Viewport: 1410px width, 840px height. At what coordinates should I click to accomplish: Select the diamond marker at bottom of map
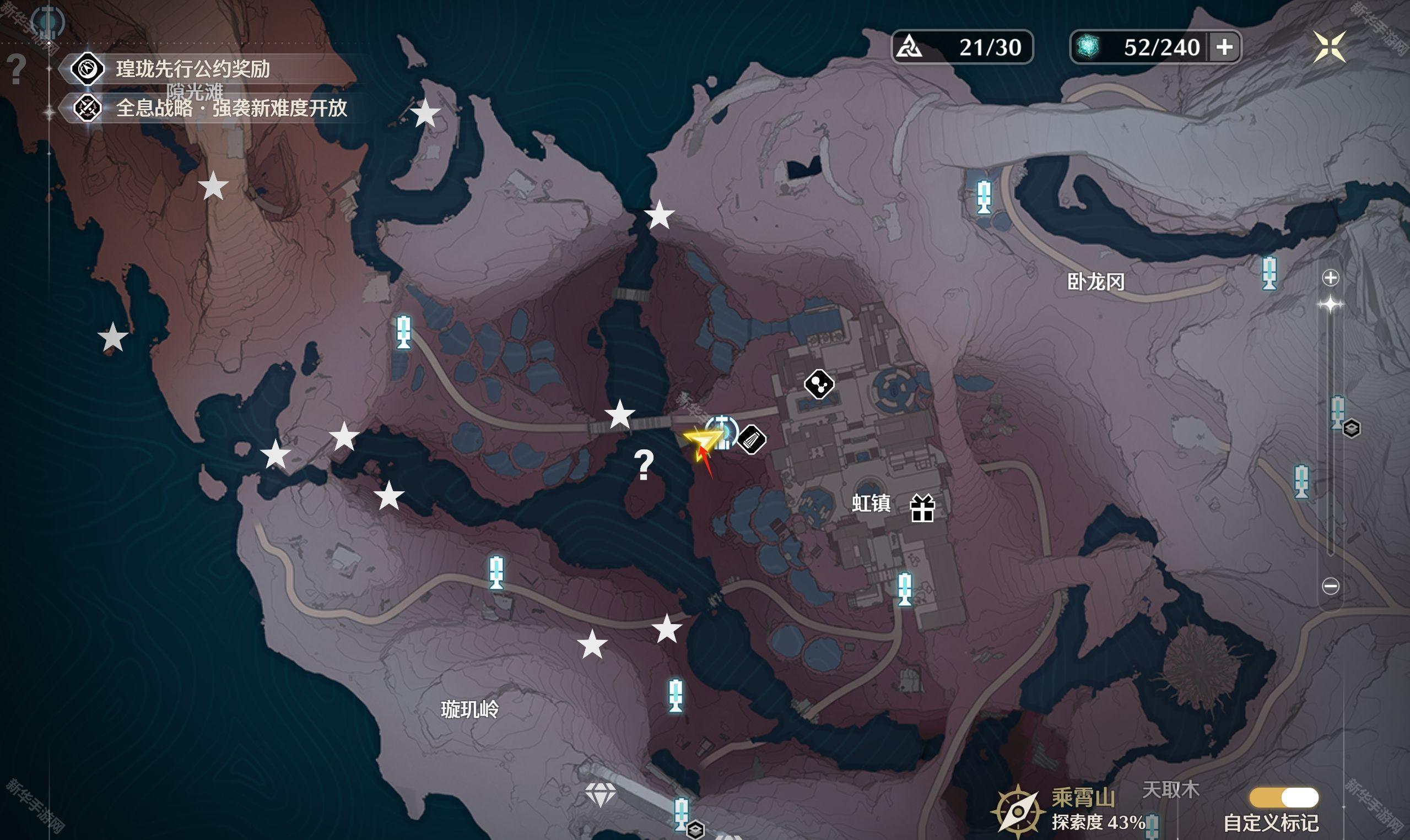pos(600,795)
